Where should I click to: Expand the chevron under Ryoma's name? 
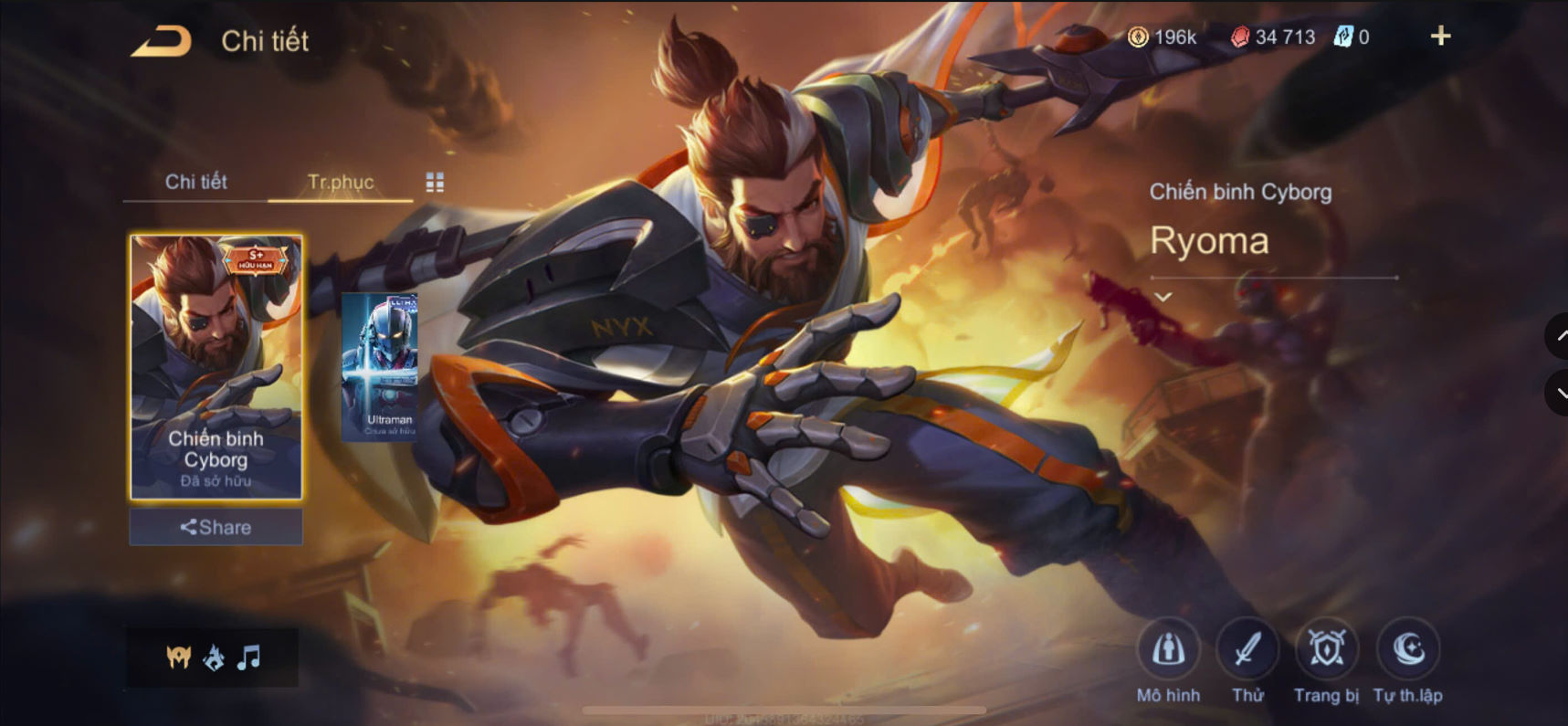point(1163,296)
